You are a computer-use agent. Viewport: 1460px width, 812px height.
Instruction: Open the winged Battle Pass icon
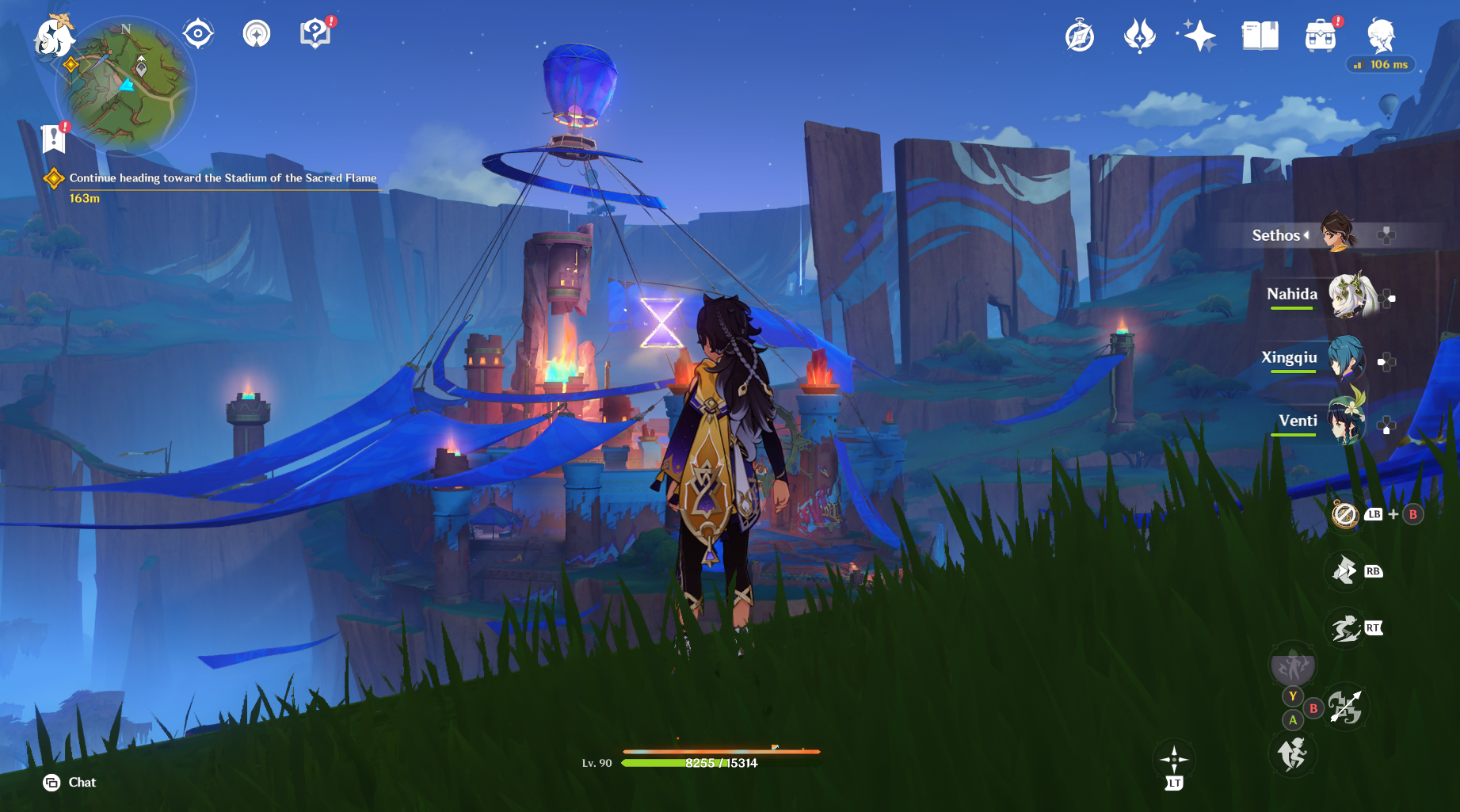pyautogui.click(x=1140, y=36)
